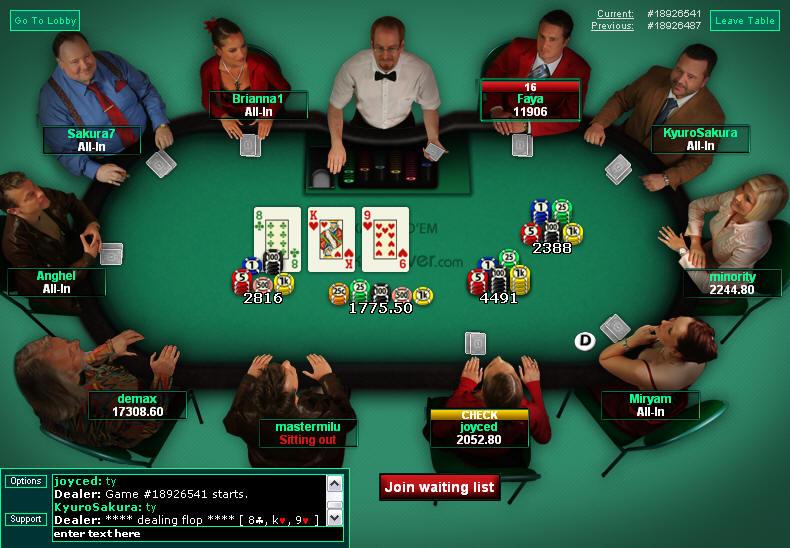The height and width of the screenshot is (548, 790).
Task: Select player Sakura7's name plate
Action: 92,139
